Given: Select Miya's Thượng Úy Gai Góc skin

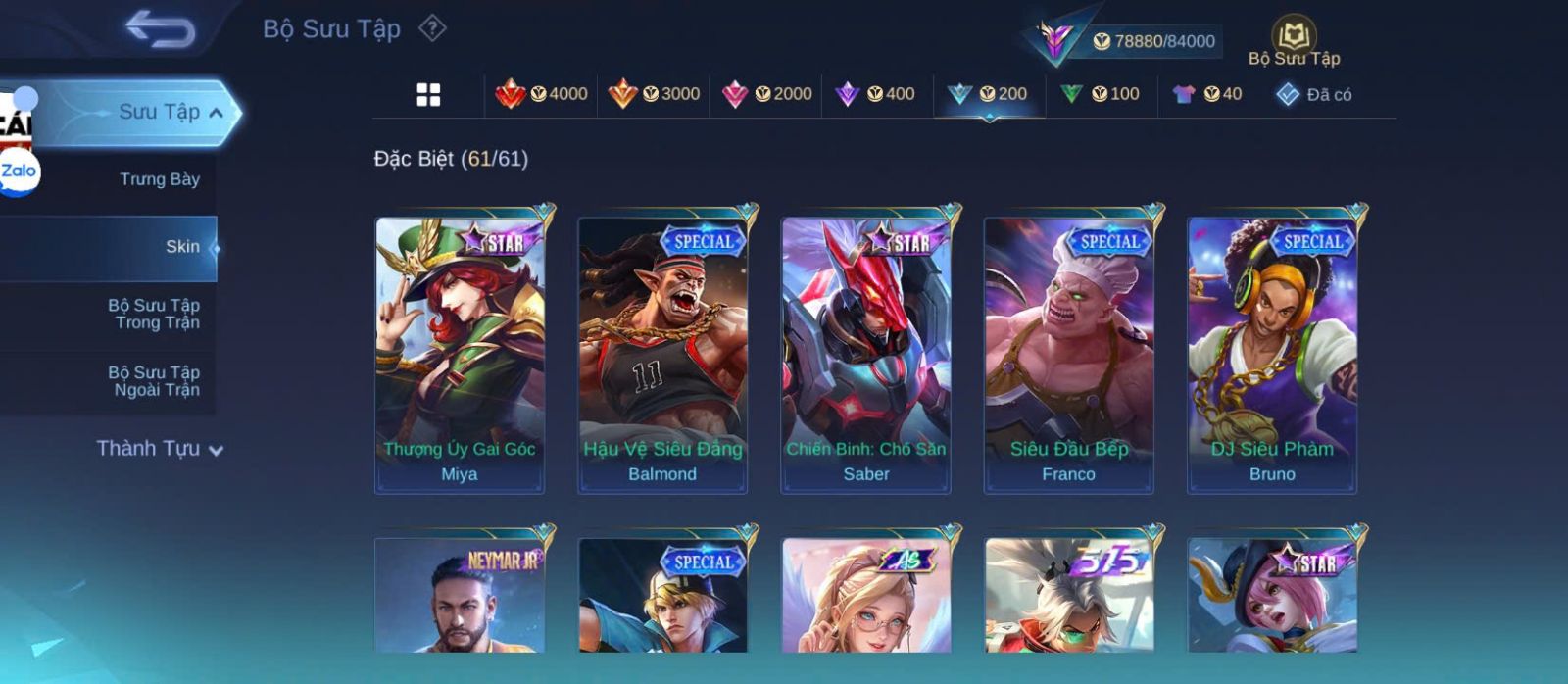Looking at the screenshot, I should pyautogui.click(x=460, y=355).
